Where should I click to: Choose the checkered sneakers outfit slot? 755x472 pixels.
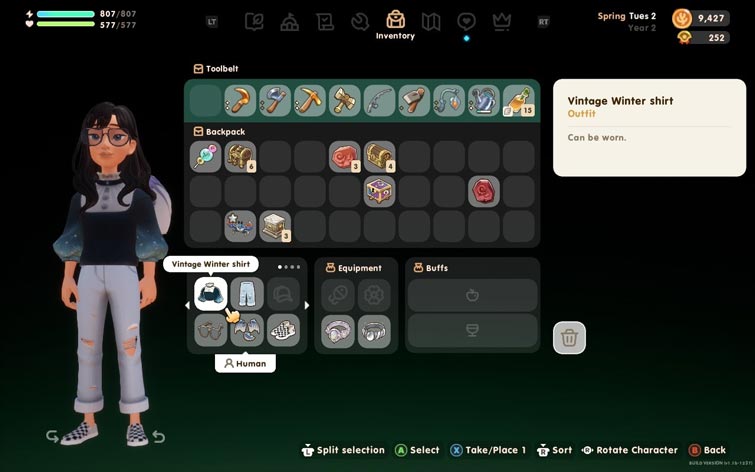pyautogui.click(x=283, y=330)
